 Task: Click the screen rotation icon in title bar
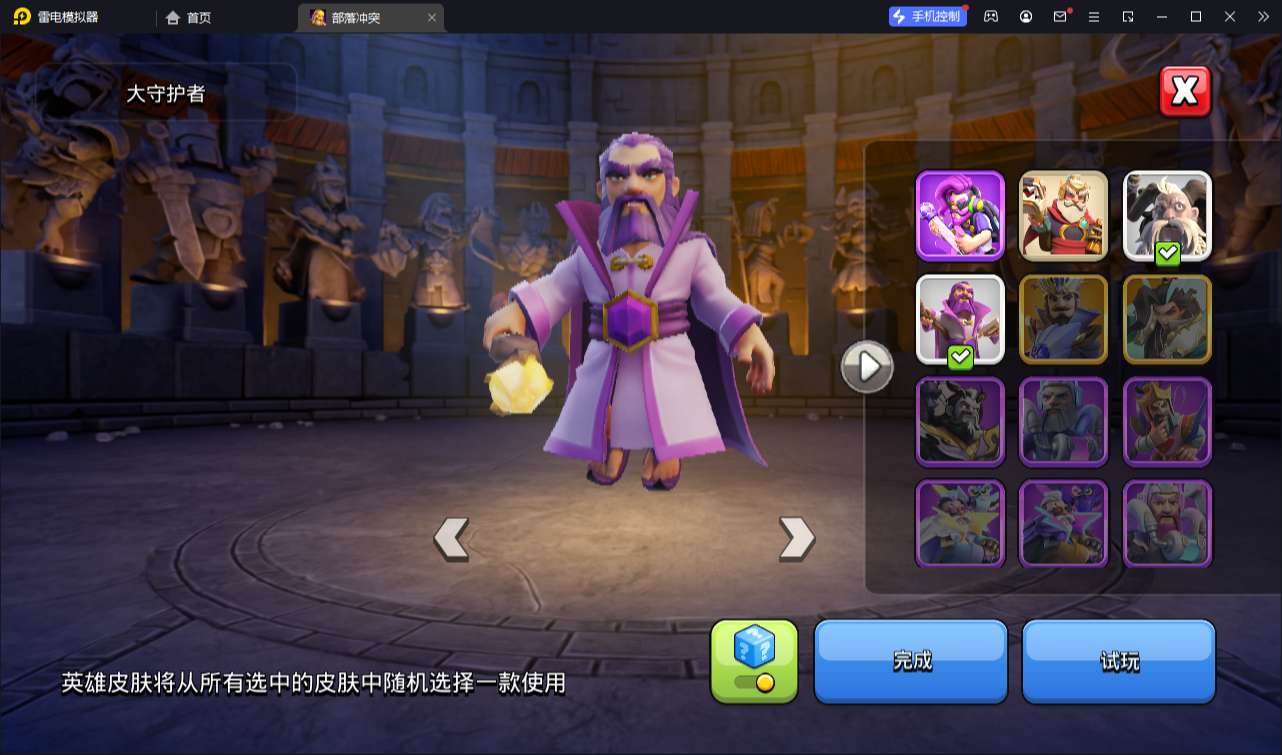pyautogui.click(x=1129, y=16)
